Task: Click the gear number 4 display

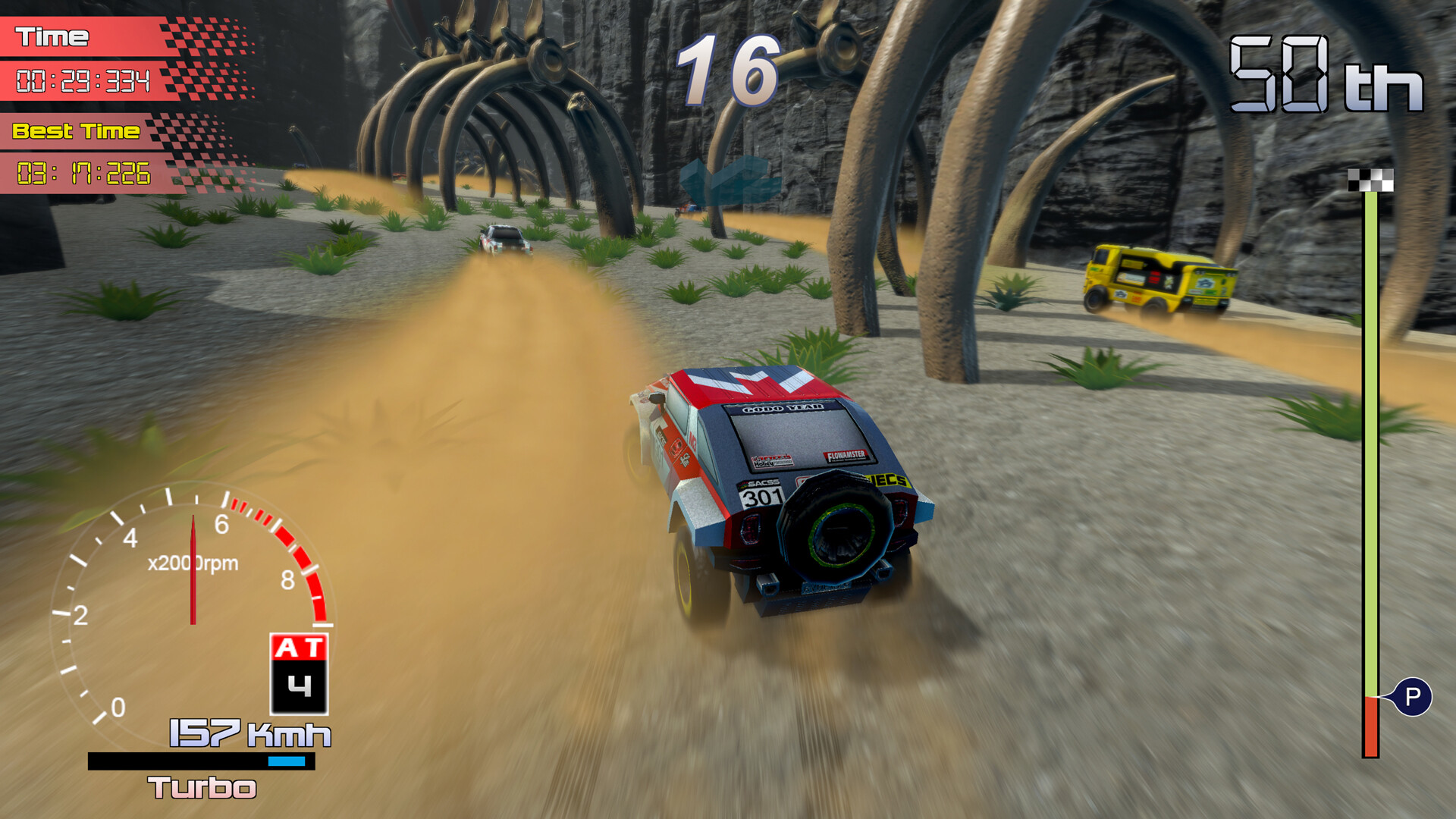Action: coord(298,685)
